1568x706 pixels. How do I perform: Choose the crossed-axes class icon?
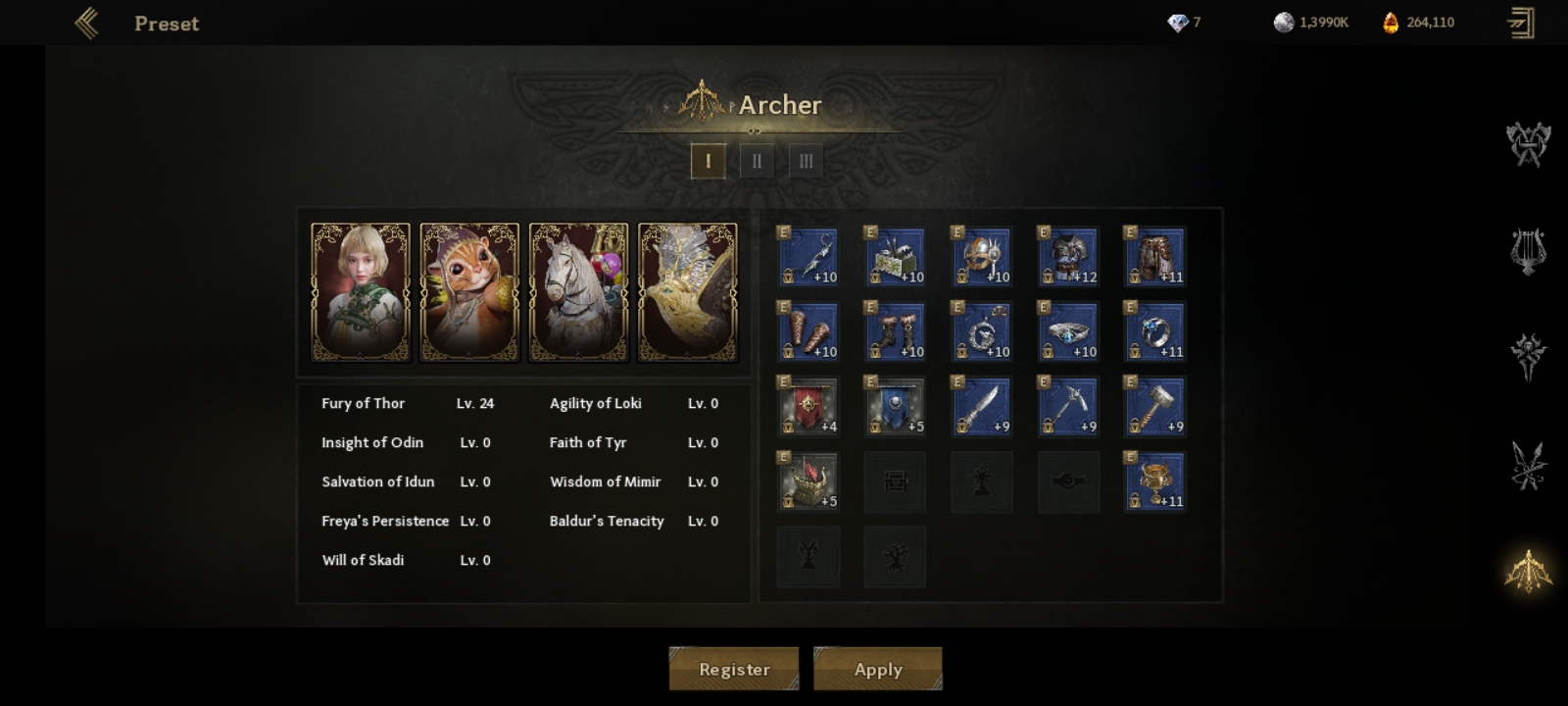point(1528,144)
